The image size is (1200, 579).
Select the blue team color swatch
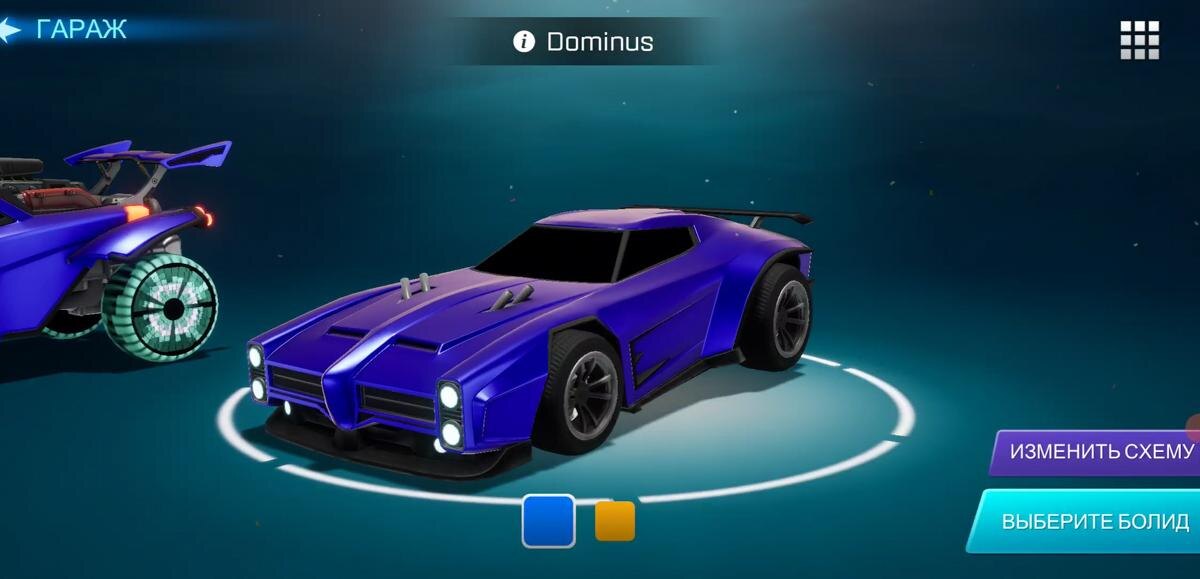[x=548, y=521]
